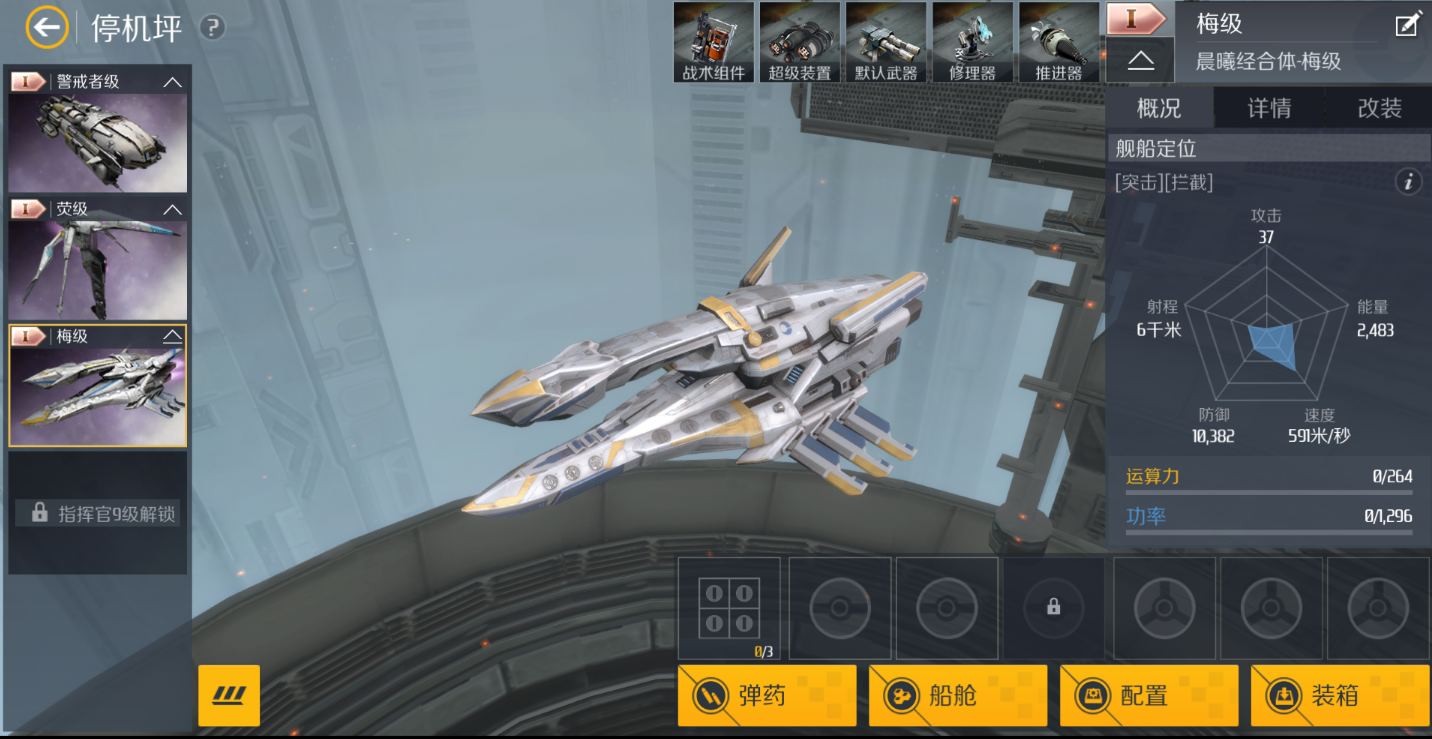Edit the ship name with pencil icon
1432x739 pixels.
tap(1407, 25)
